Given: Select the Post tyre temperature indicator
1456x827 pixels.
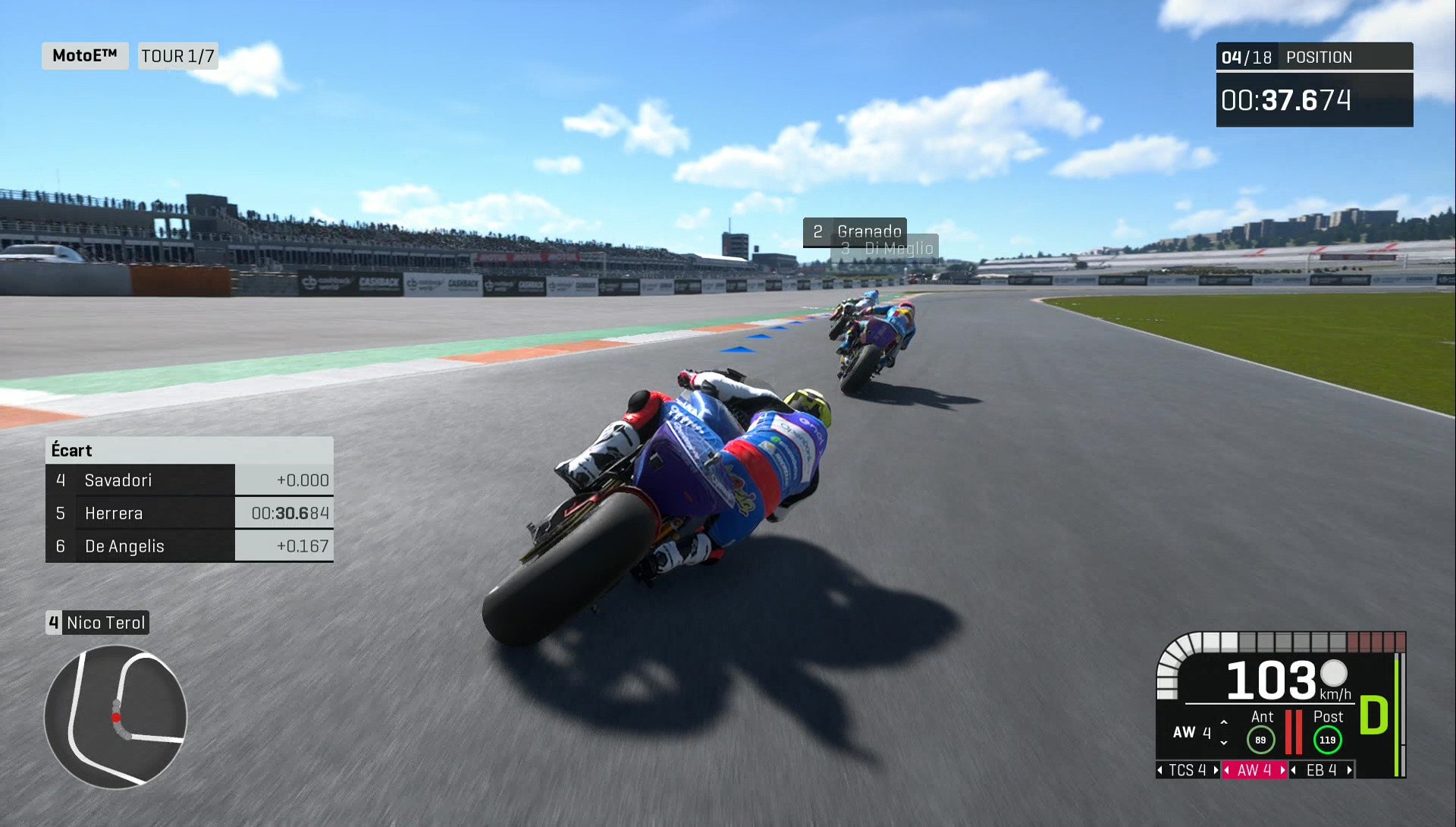Looking at the screenshot, I should click(1328, 739).
